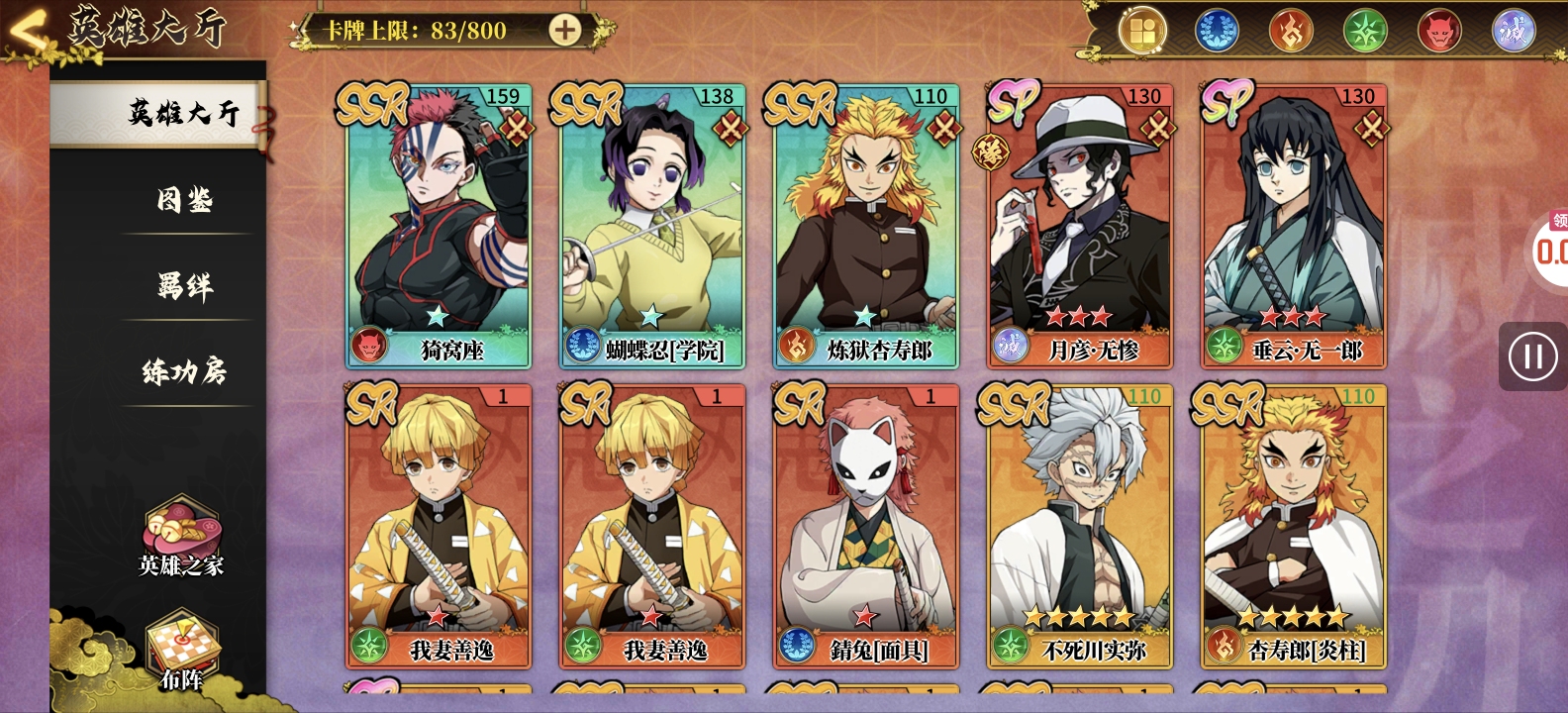Go back using the top-left arrow
Image resolution: width=1568 pixels, height=713 pixels.
click(x=28, y=32)
